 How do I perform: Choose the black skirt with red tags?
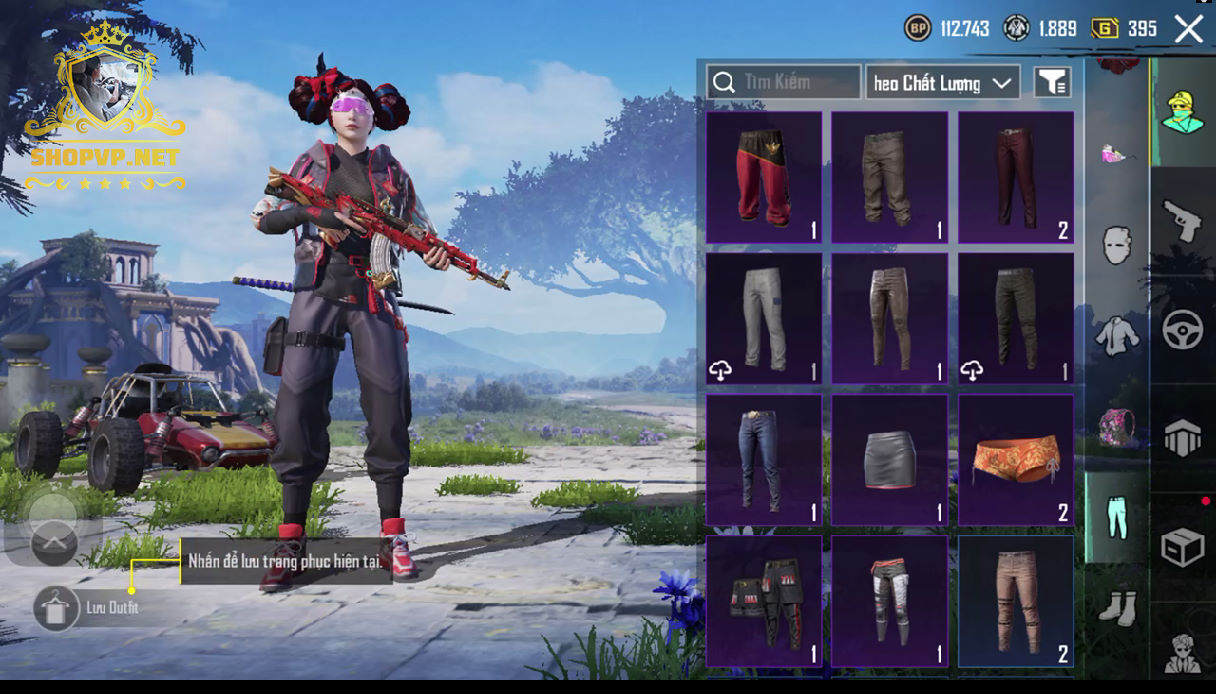[x=764, y=601]
